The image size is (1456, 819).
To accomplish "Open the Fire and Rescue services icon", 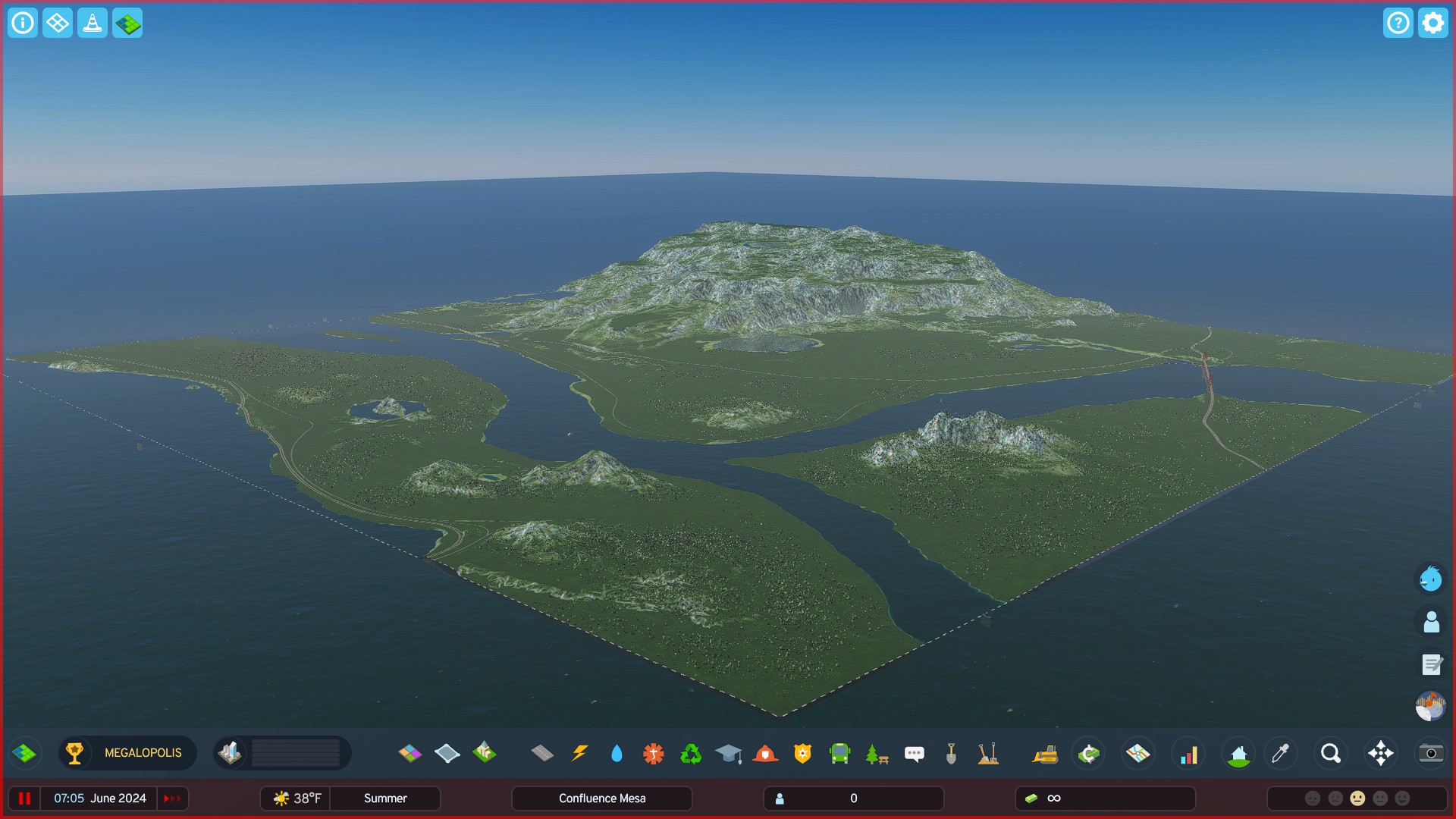I will point(765,753).
